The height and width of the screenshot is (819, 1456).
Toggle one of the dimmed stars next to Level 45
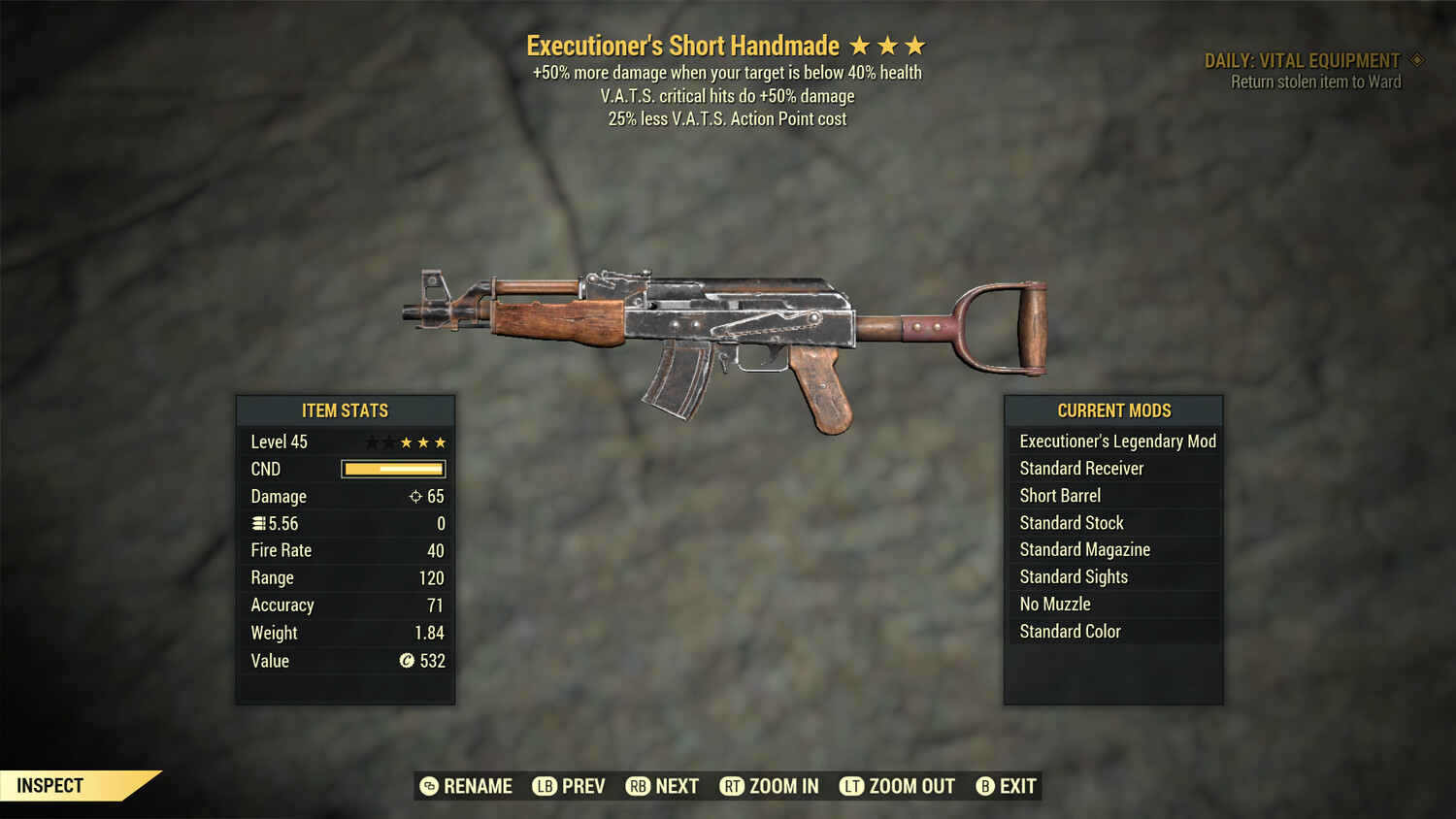point(373,442)
